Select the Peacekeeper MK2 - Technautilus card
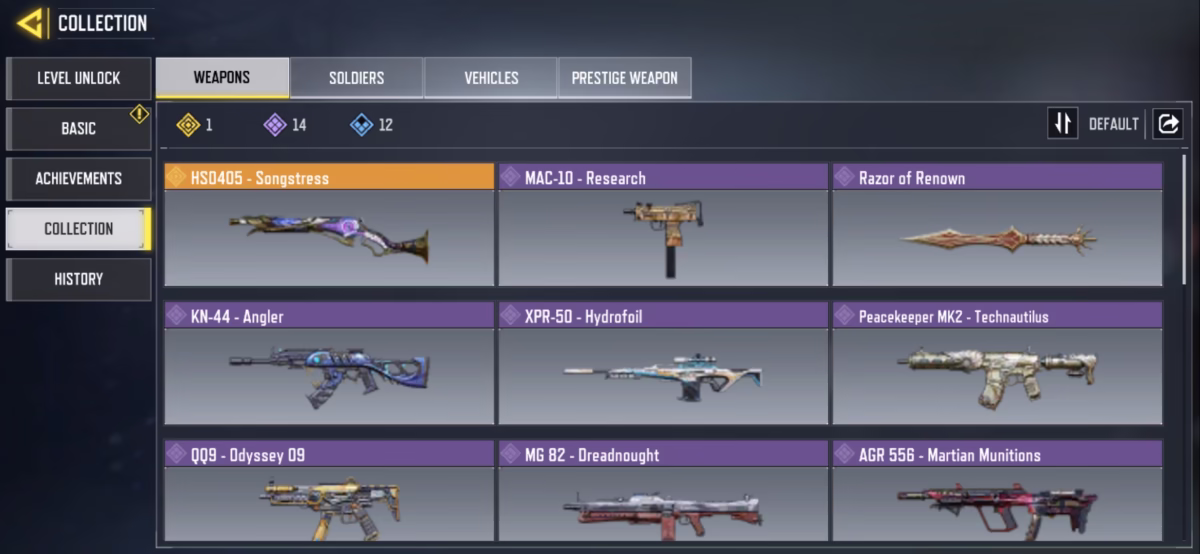Viewport: 1200px width, 554px height. [x=997, y=364]
